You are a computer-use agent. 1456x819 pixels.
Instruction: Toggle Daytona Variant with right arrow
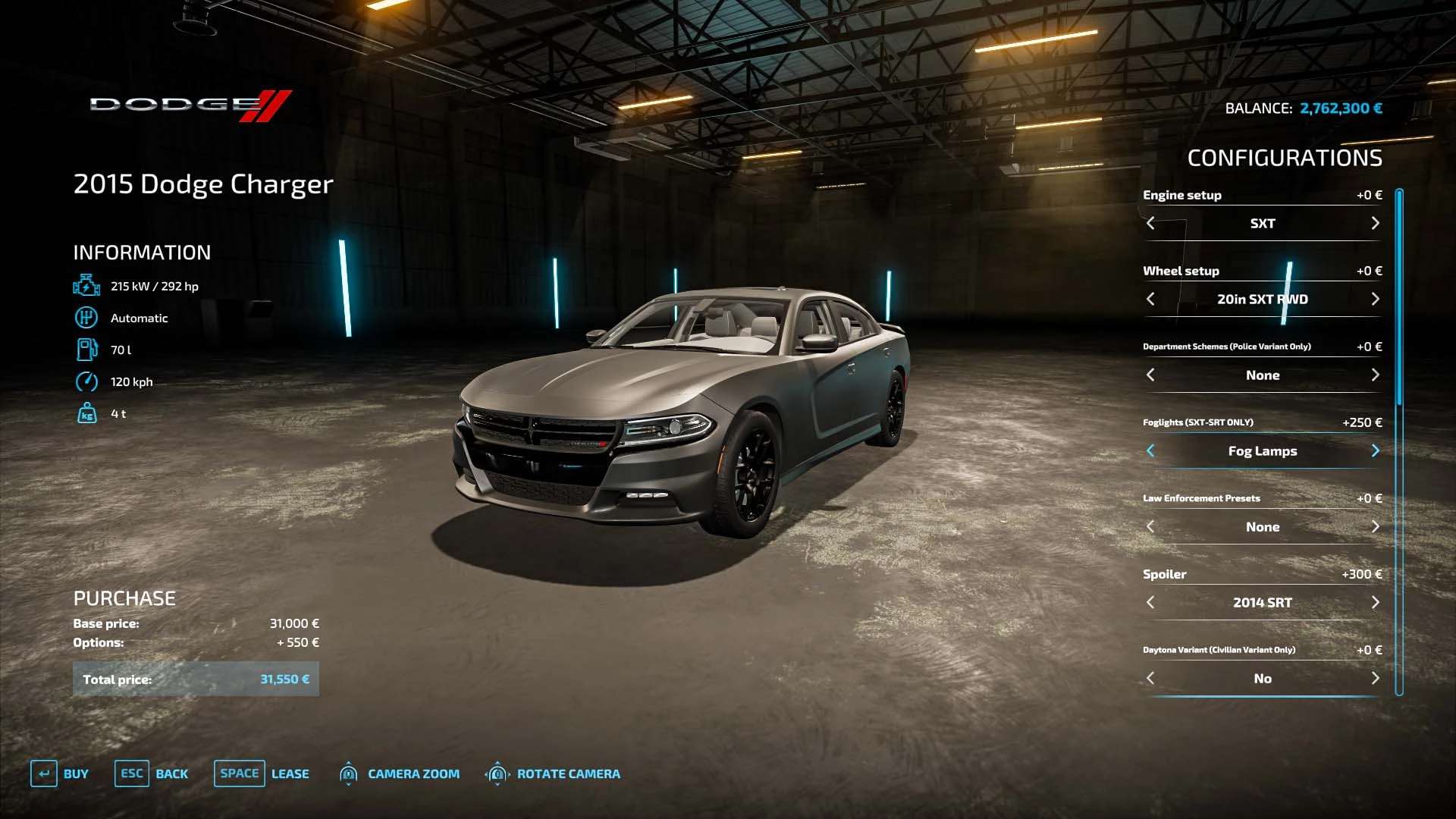pos(1375,678)
